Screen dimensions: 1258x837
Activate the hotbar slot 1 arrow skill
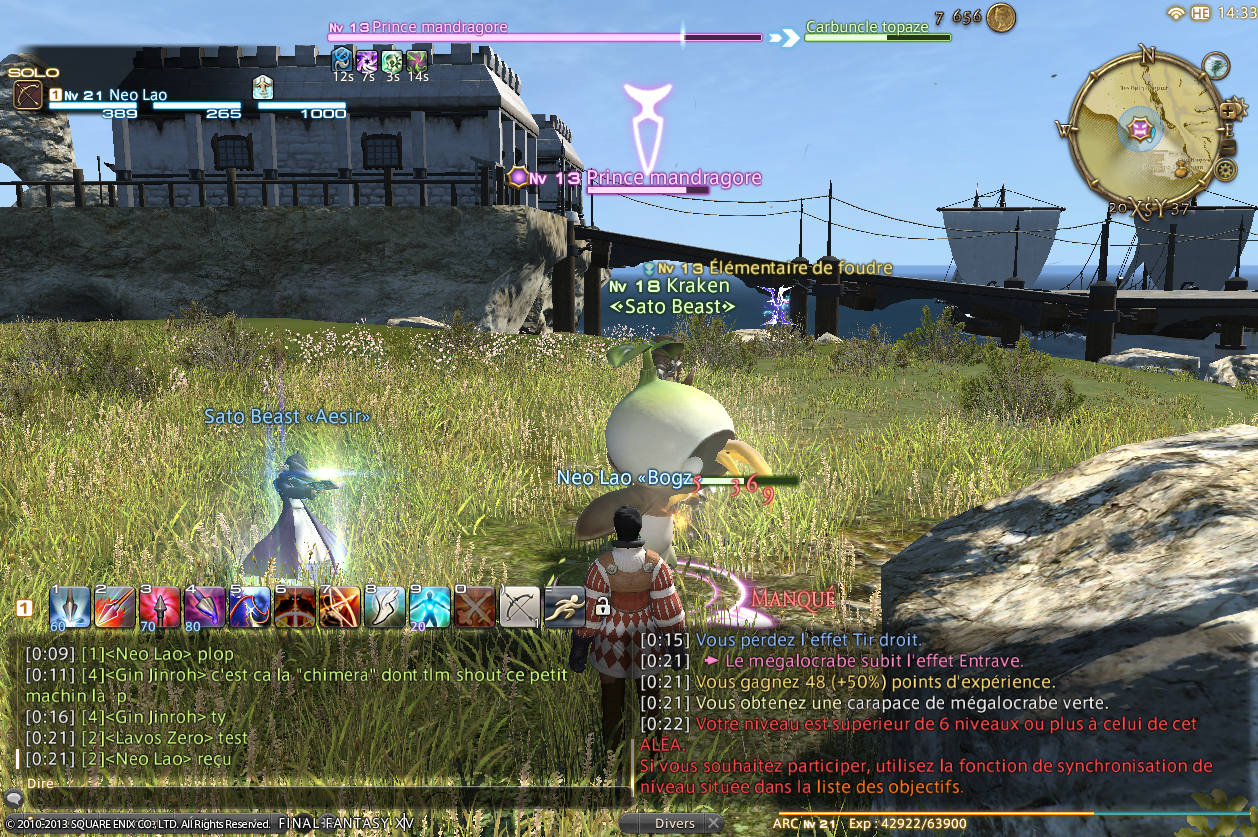tap(70, 607)
